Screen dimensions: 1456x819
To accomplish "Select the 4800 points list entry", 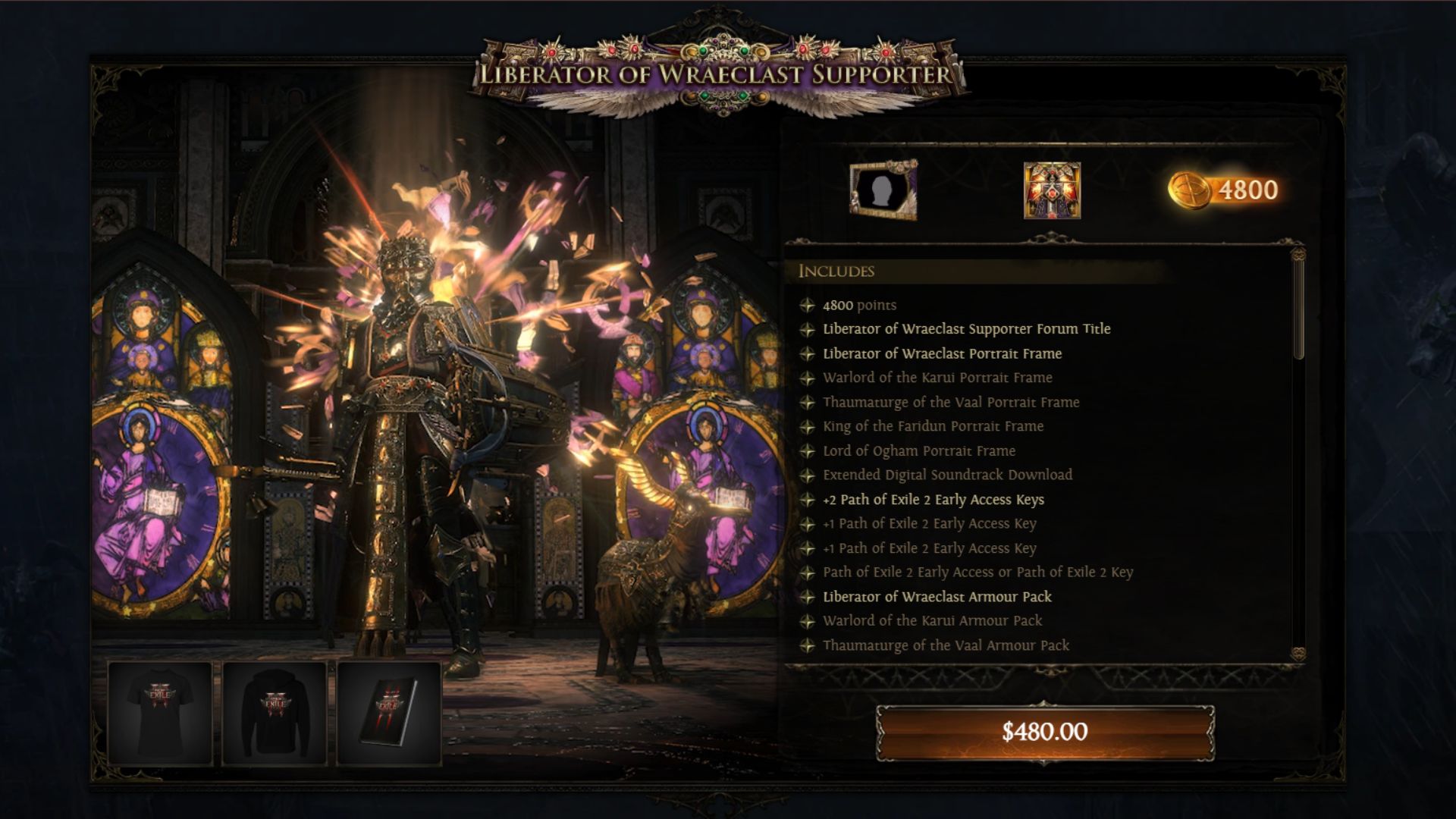I will tap(859, 305).
